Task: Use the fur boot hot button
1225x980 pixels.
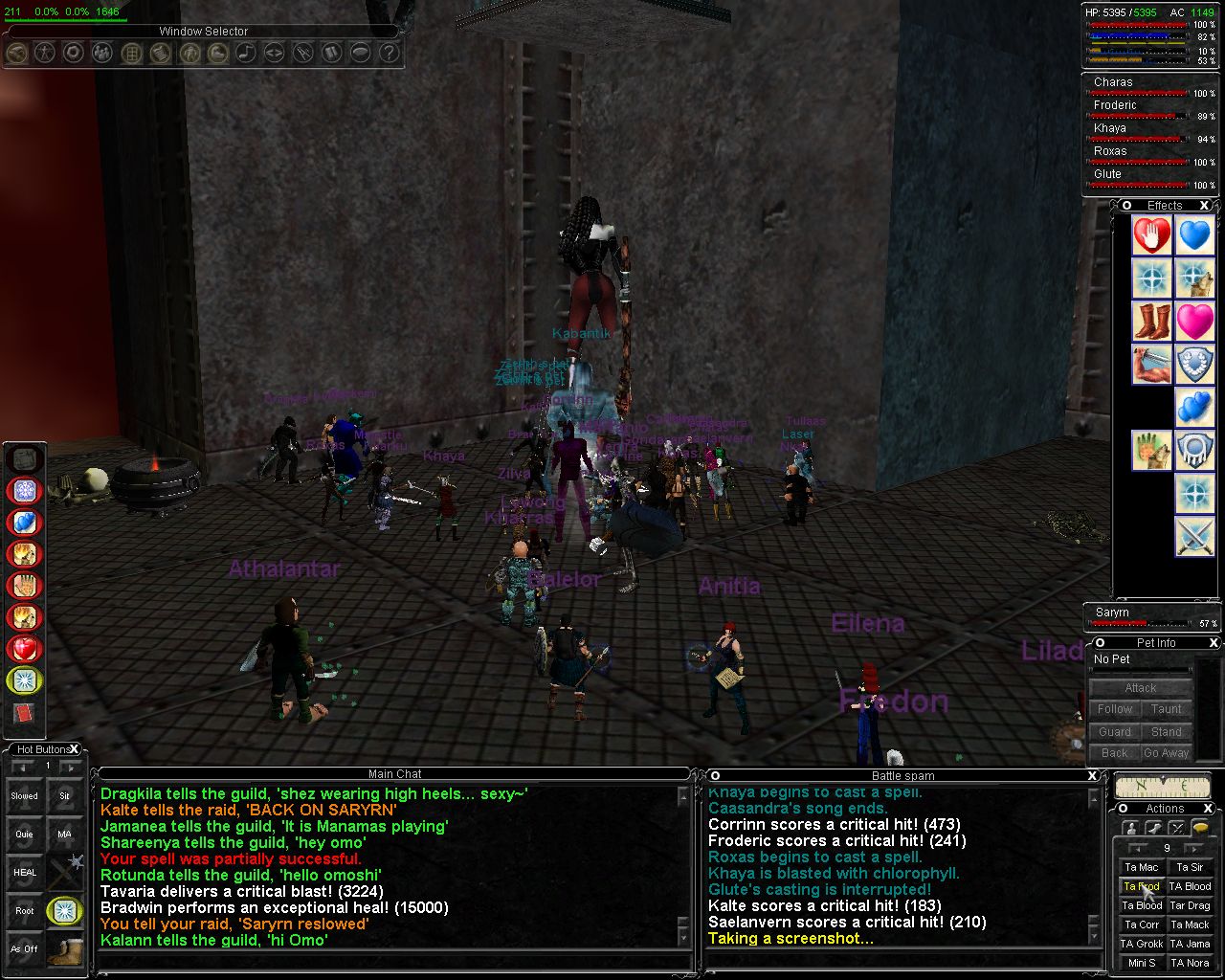Action: pyautogui.click(x=65, y=948)
